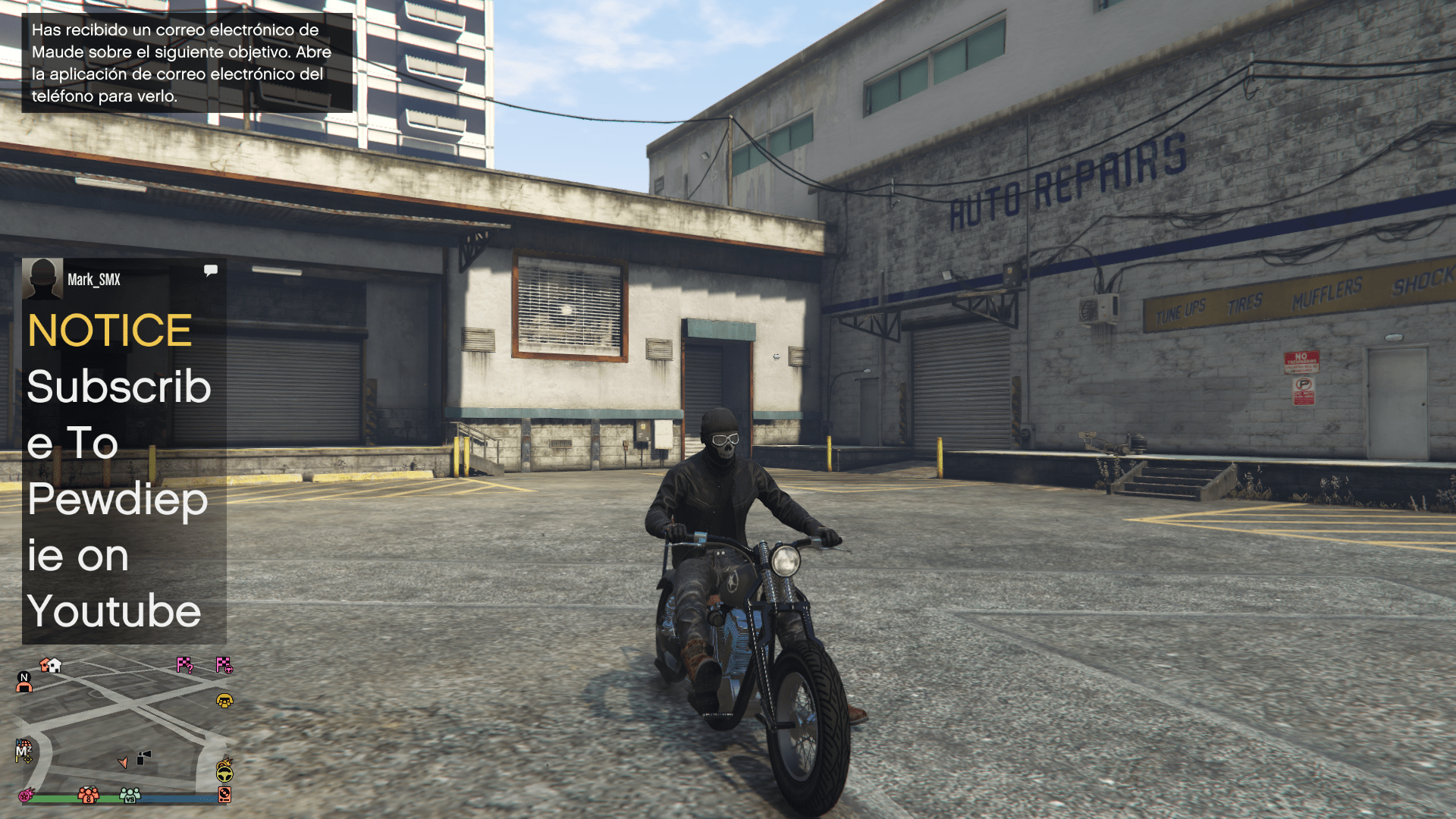
Task: Click the chat speech bubble icon
Action: [x=212, y=269]
